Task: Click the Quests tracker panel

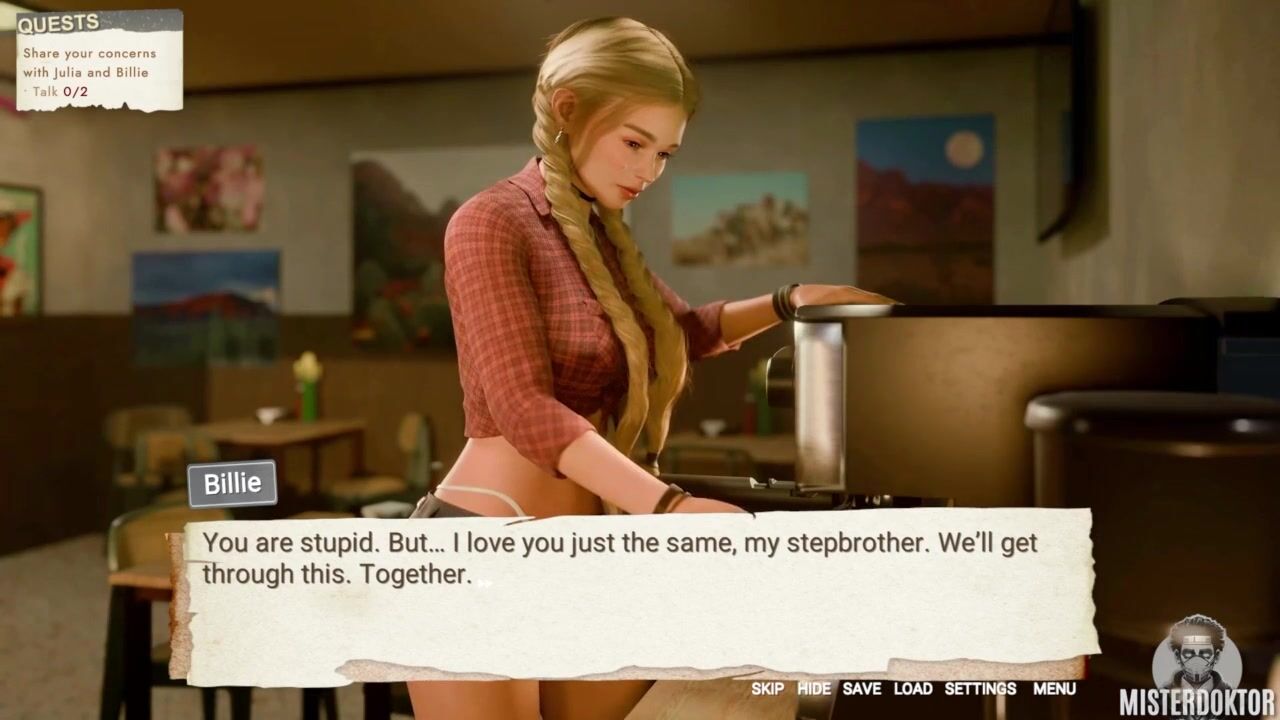Action: tap(99, 60)
